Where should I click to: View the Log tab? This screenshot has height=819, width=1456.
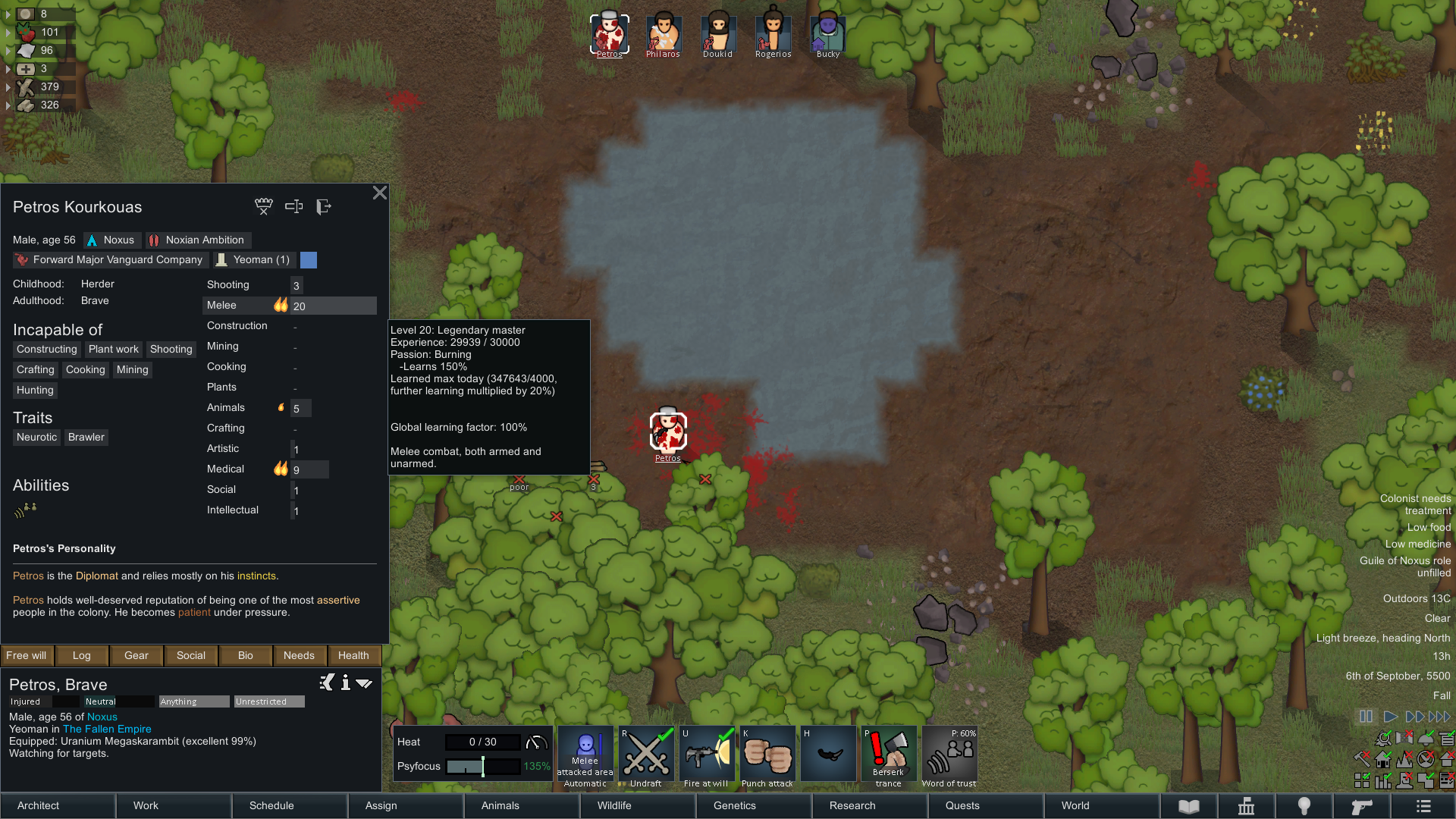point(82,655)
